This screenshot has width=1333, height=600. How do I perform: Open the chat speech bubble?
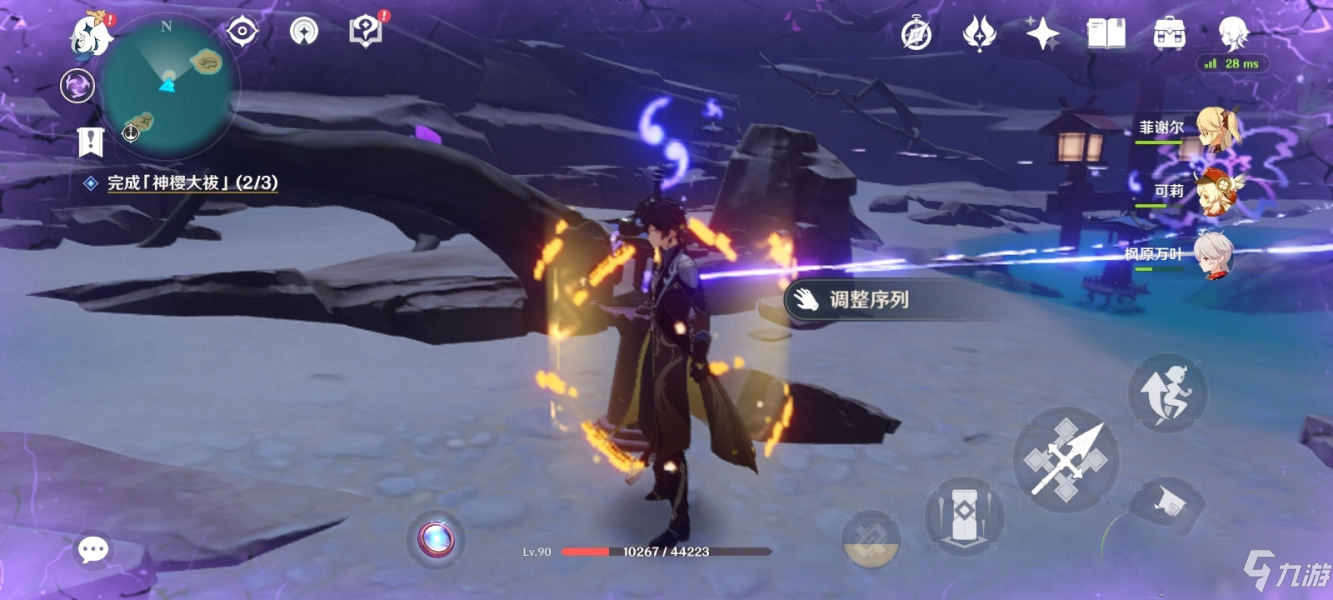click(x=94, y=549)
